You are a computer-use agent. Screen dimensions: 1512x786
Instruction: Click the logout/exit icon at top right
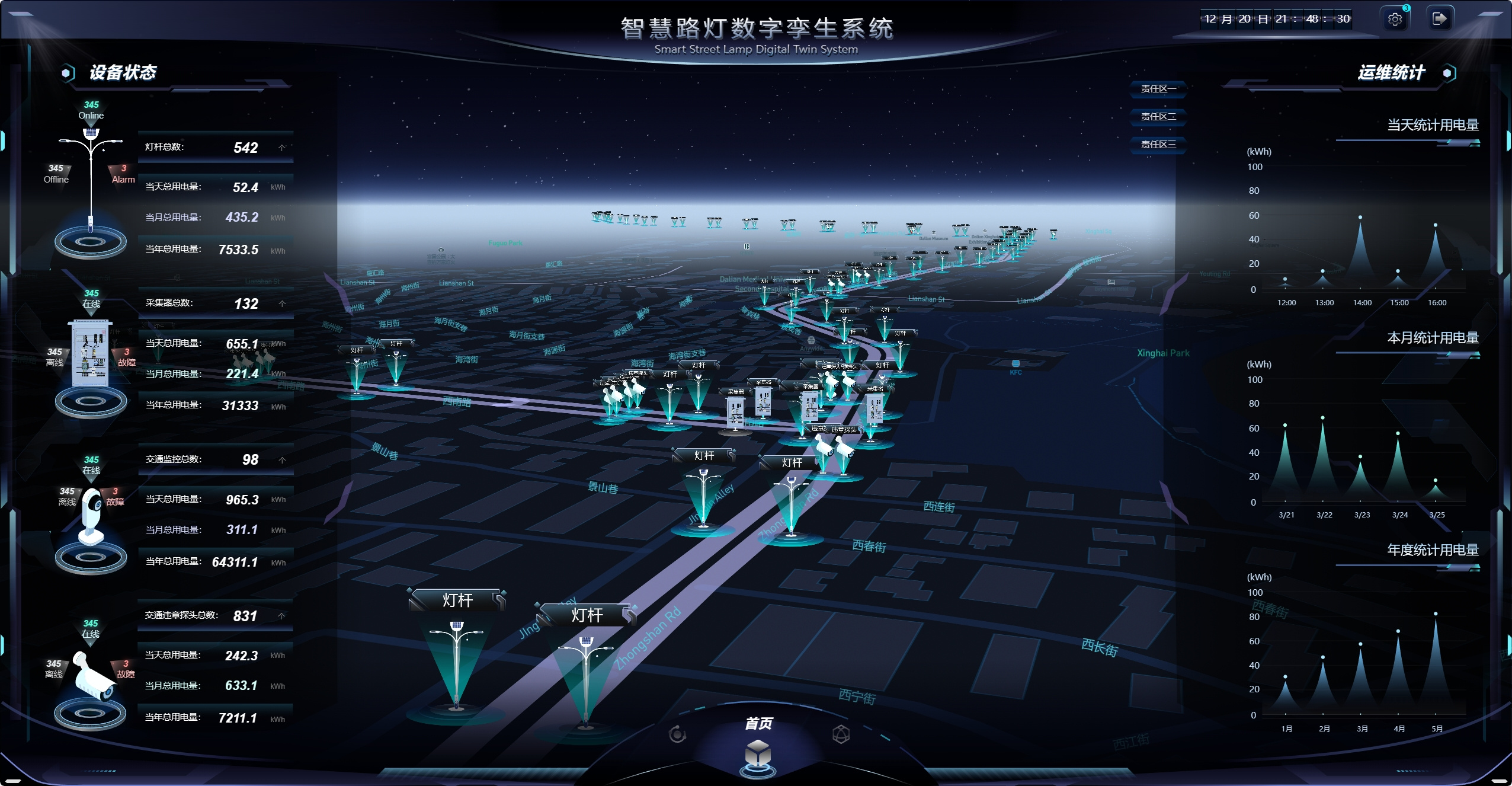1440,18
